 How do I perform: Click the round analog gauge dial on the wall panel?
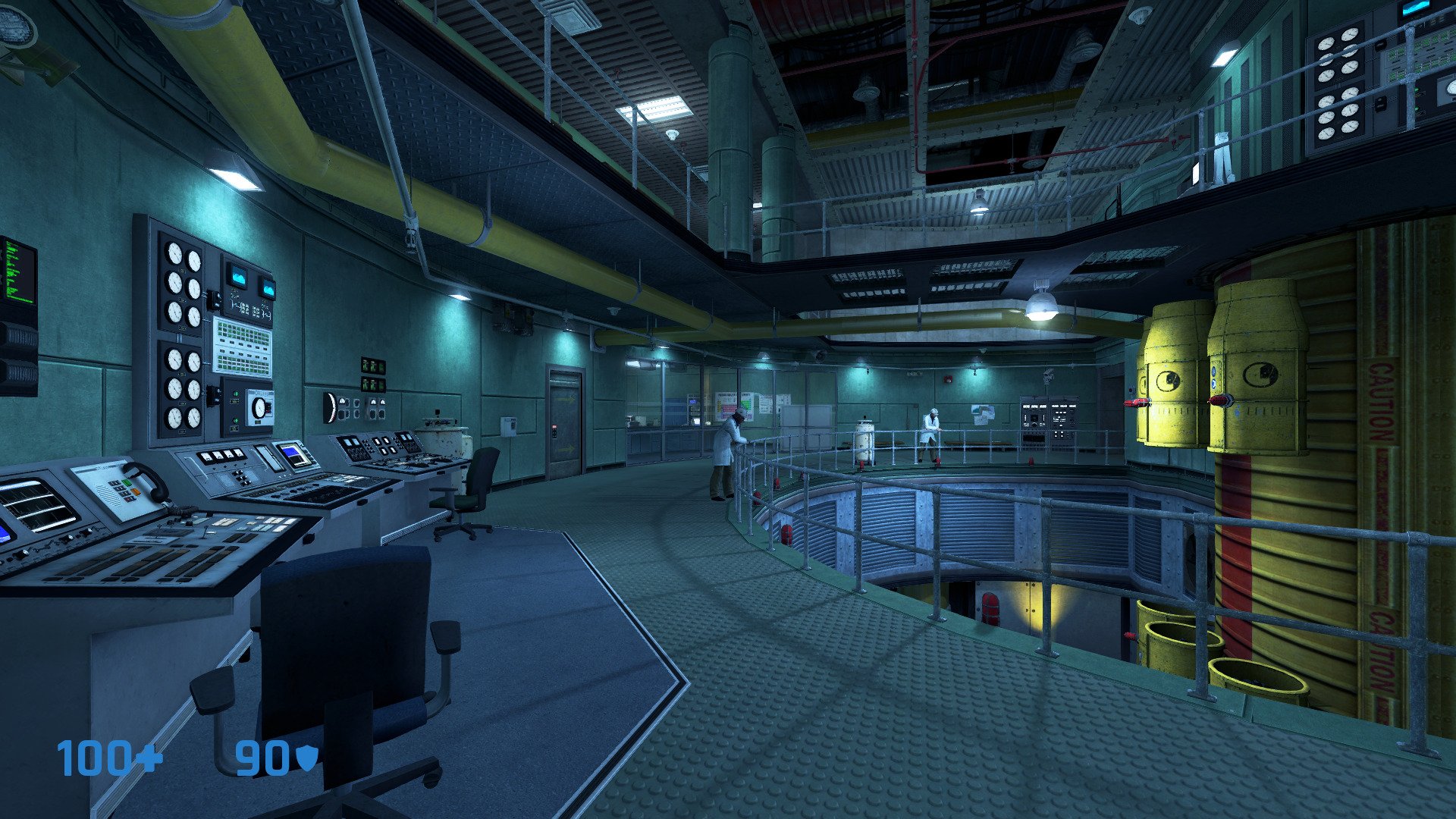[x=174, y=253]
